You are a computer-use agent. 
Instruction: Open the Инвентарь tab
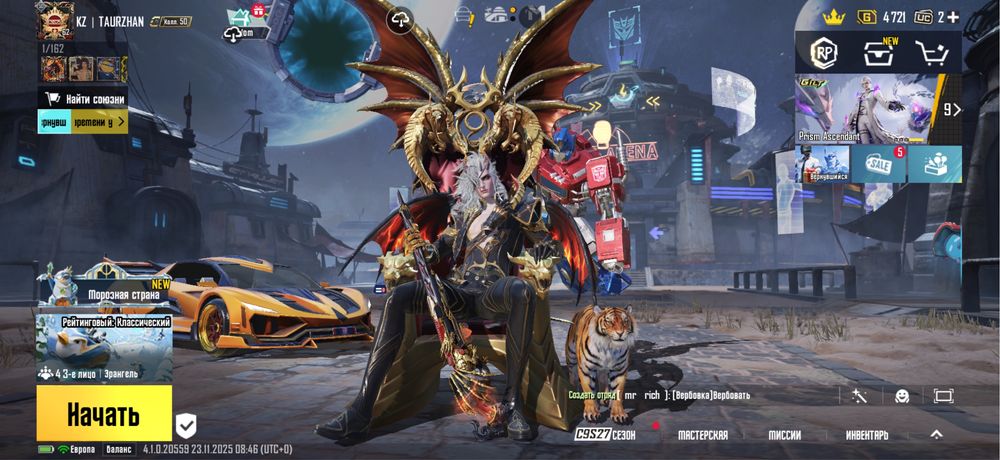pyautogui.click(x=866, y=435)
